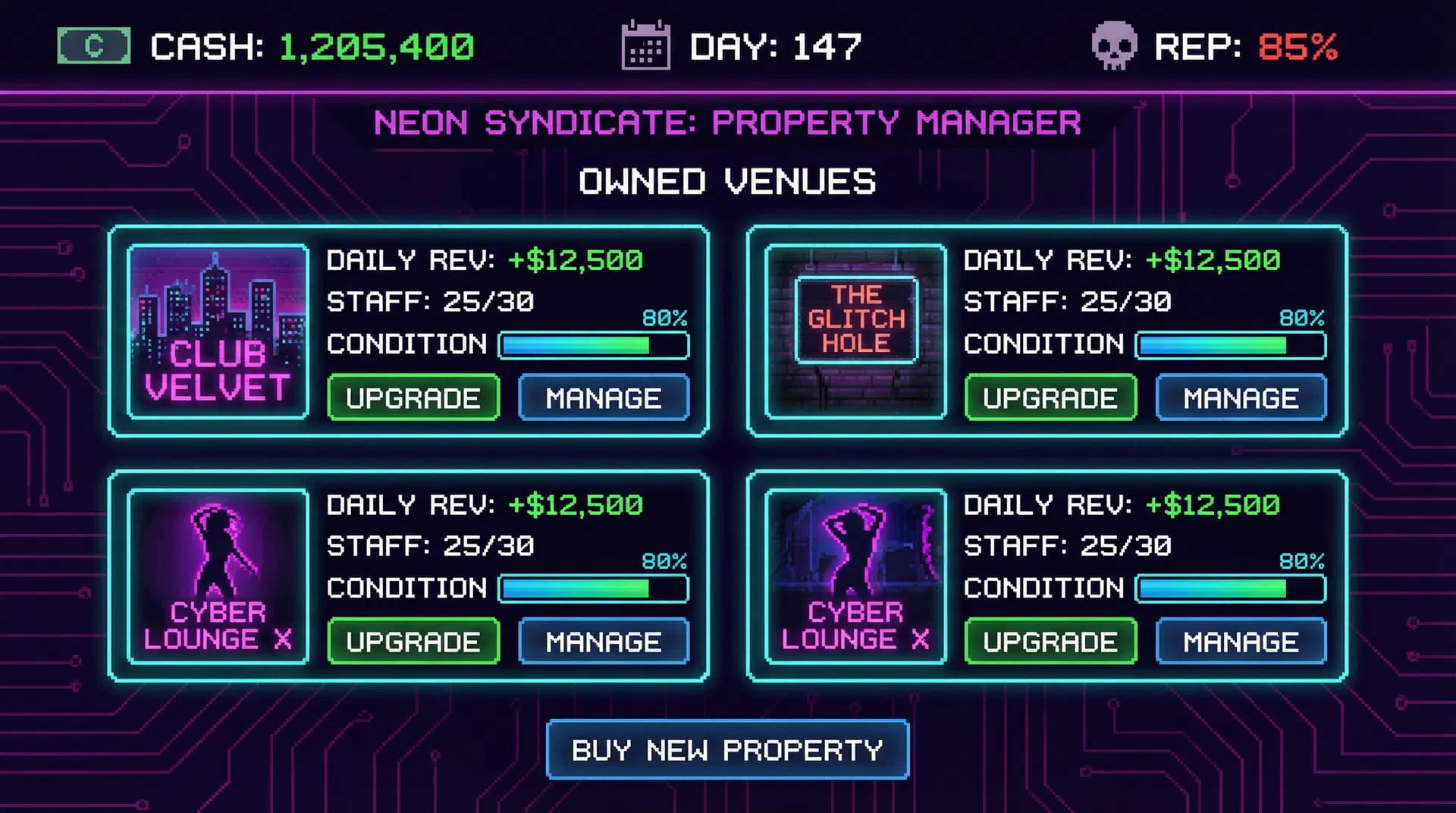Click the green cash banknote symbol
The image size is (1456, 813).
click(x=93, y=46)
